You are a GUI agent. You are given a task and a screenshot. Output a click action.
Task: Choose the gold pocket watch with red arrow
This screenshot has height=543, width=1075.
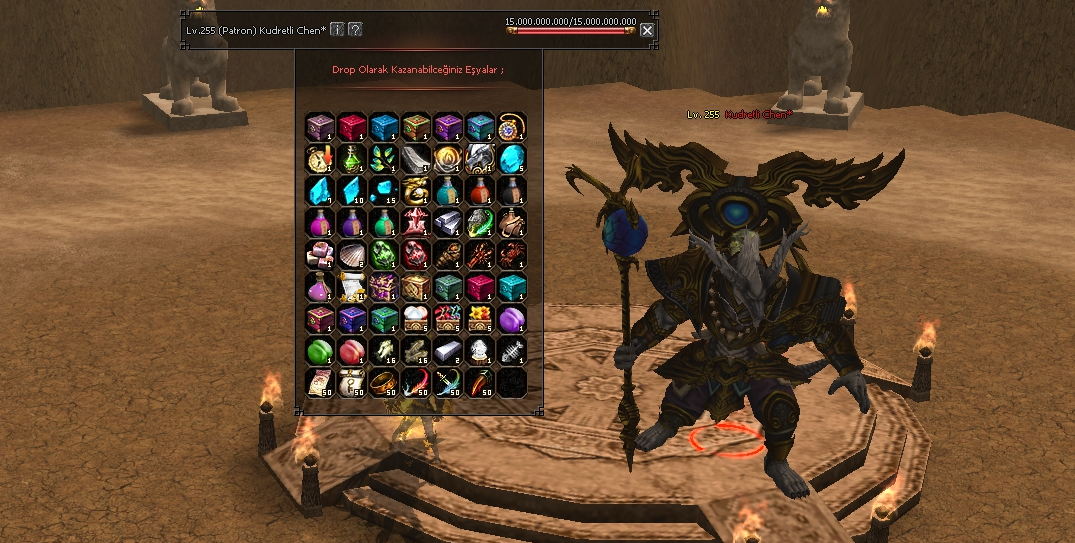pos(319,158)
